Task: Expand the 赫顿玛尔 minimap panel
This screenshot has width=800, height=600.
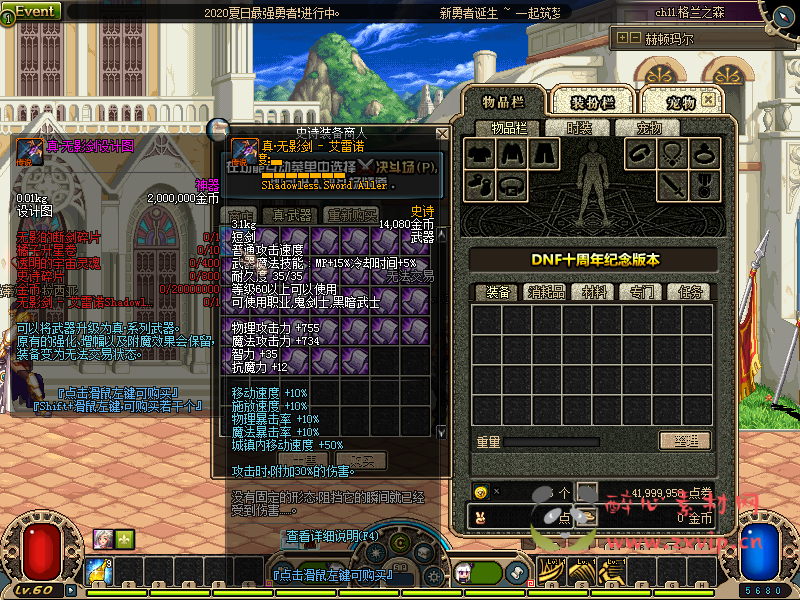Action: click(623, 39)
